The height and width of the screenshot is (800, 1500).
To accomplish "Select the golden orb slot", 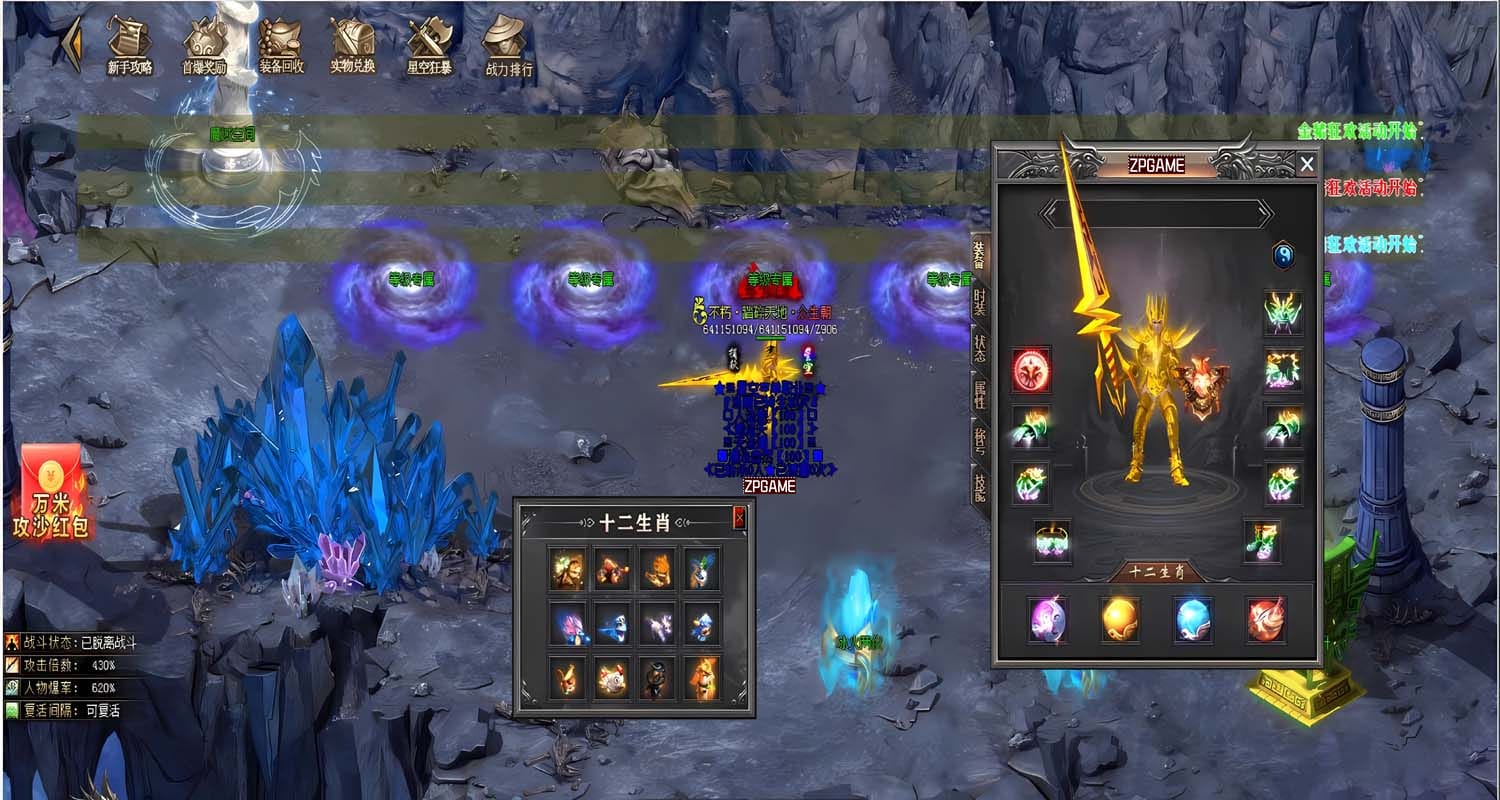I will (x=1120, y=619).
